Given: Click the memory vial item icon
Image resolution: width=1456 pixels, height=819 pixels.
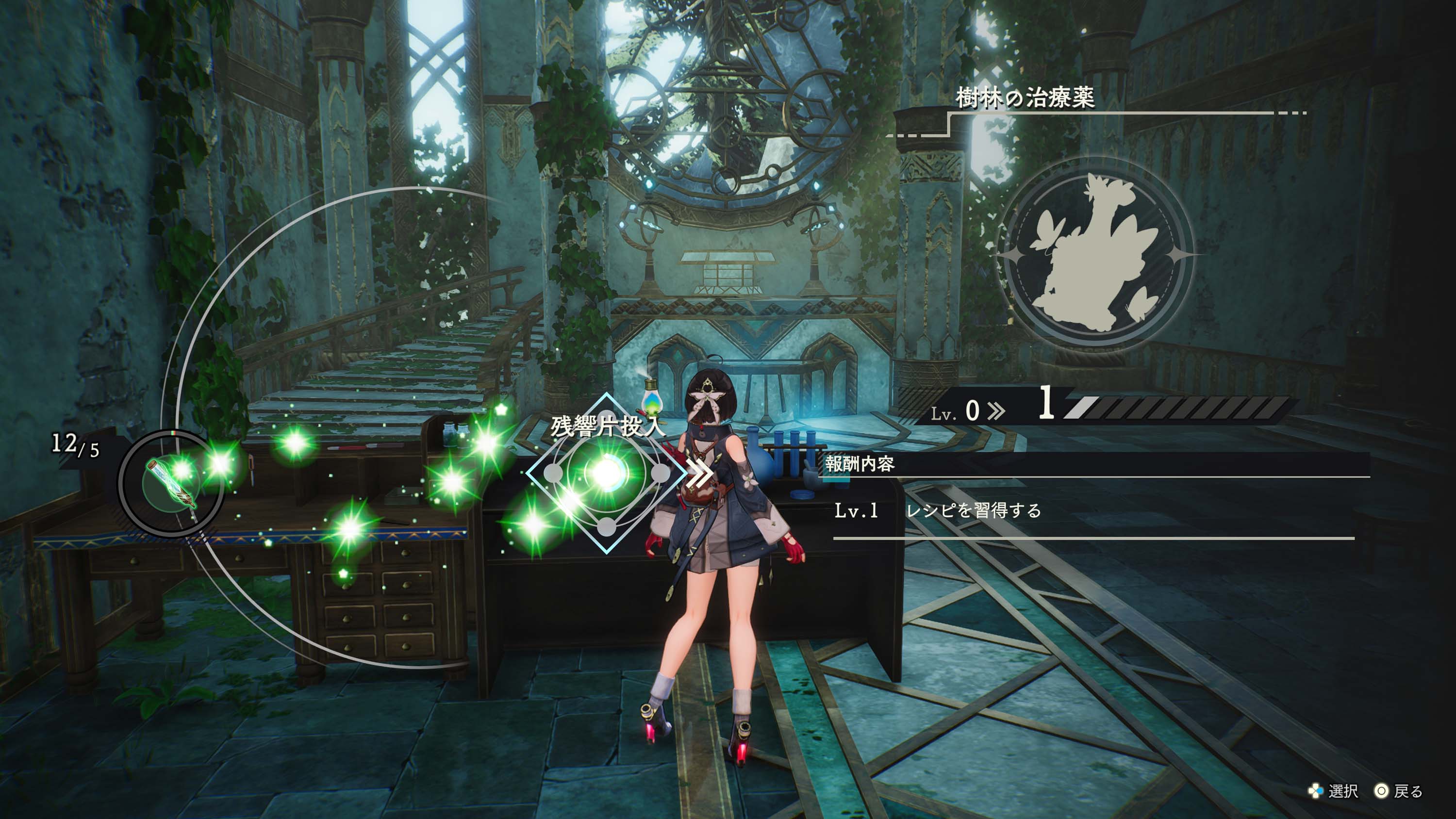Looking at the screenshot, I should point(172,483).
